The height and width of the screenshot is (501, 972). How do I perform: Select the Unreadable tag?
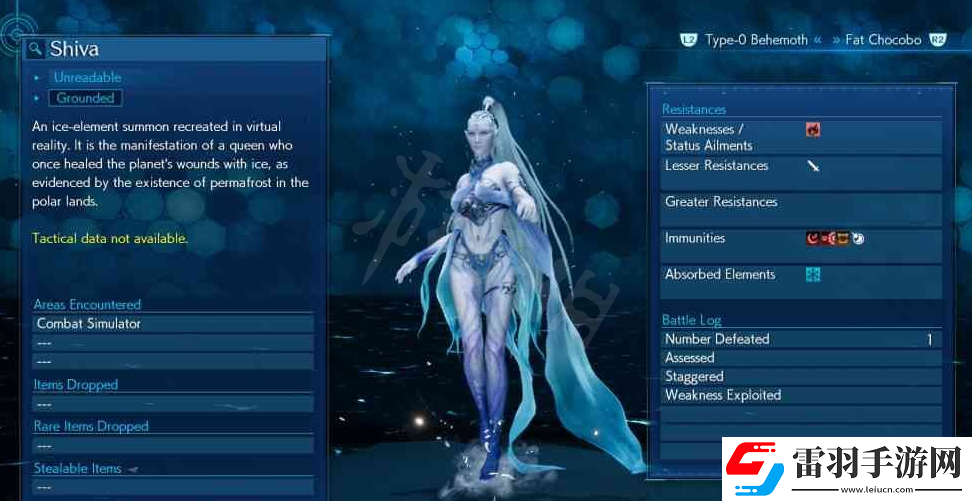pyautogui.click(x=87, y=77)
